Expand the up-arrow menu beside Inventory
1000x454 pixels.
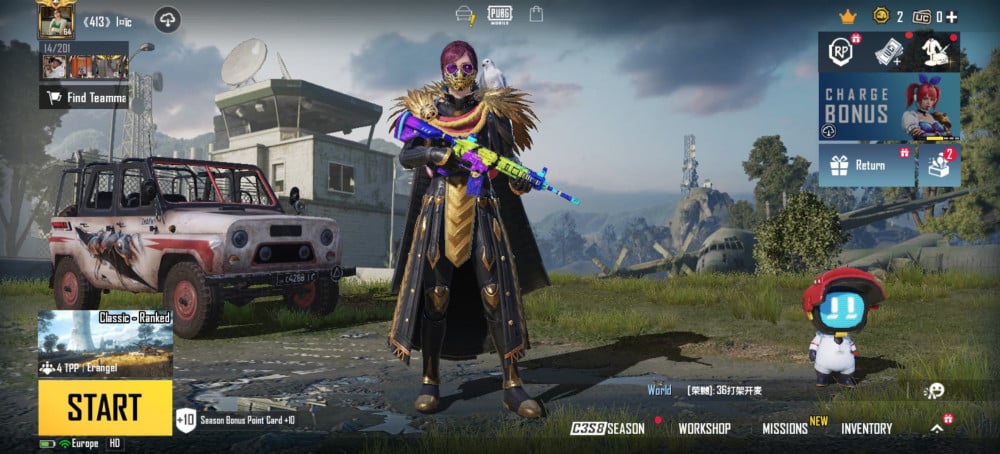tap(937, 428)
